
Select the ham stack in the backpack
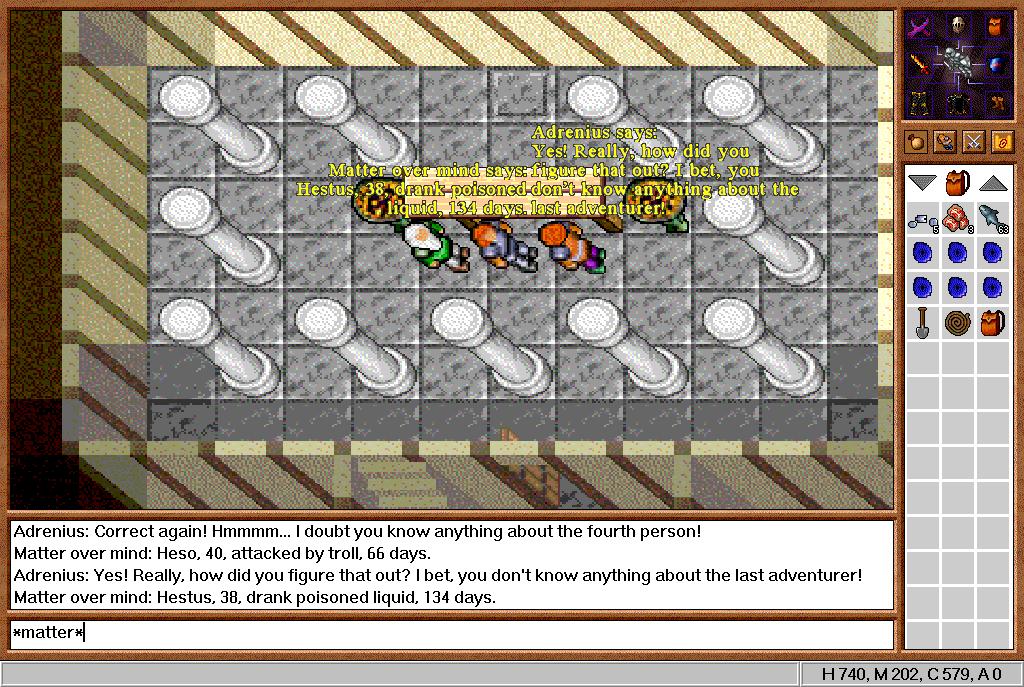pos(957,217)
